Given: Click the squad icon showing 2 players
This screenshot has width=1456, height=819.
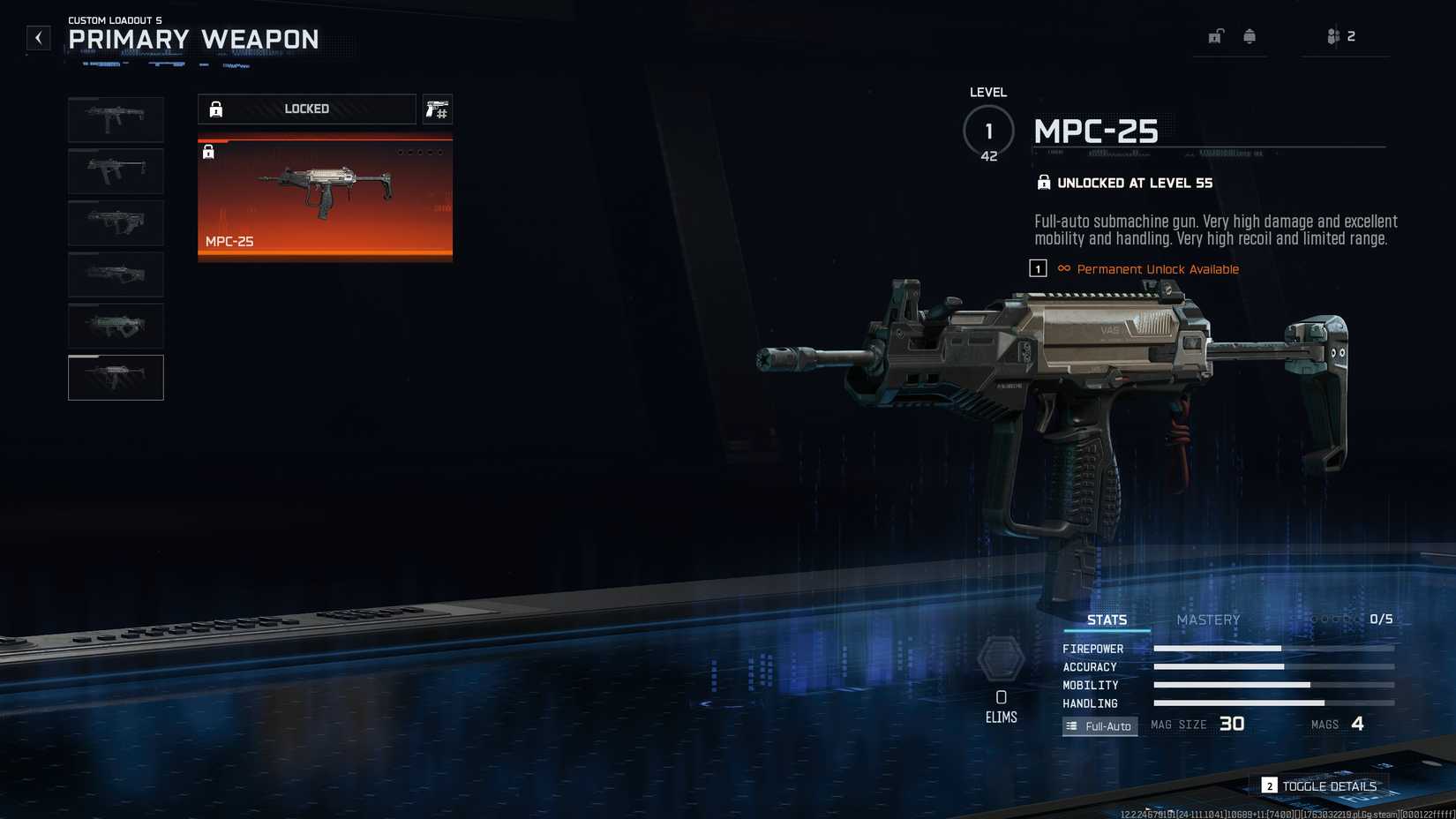Looking at the screenshot, I should tap(1335, 36).
